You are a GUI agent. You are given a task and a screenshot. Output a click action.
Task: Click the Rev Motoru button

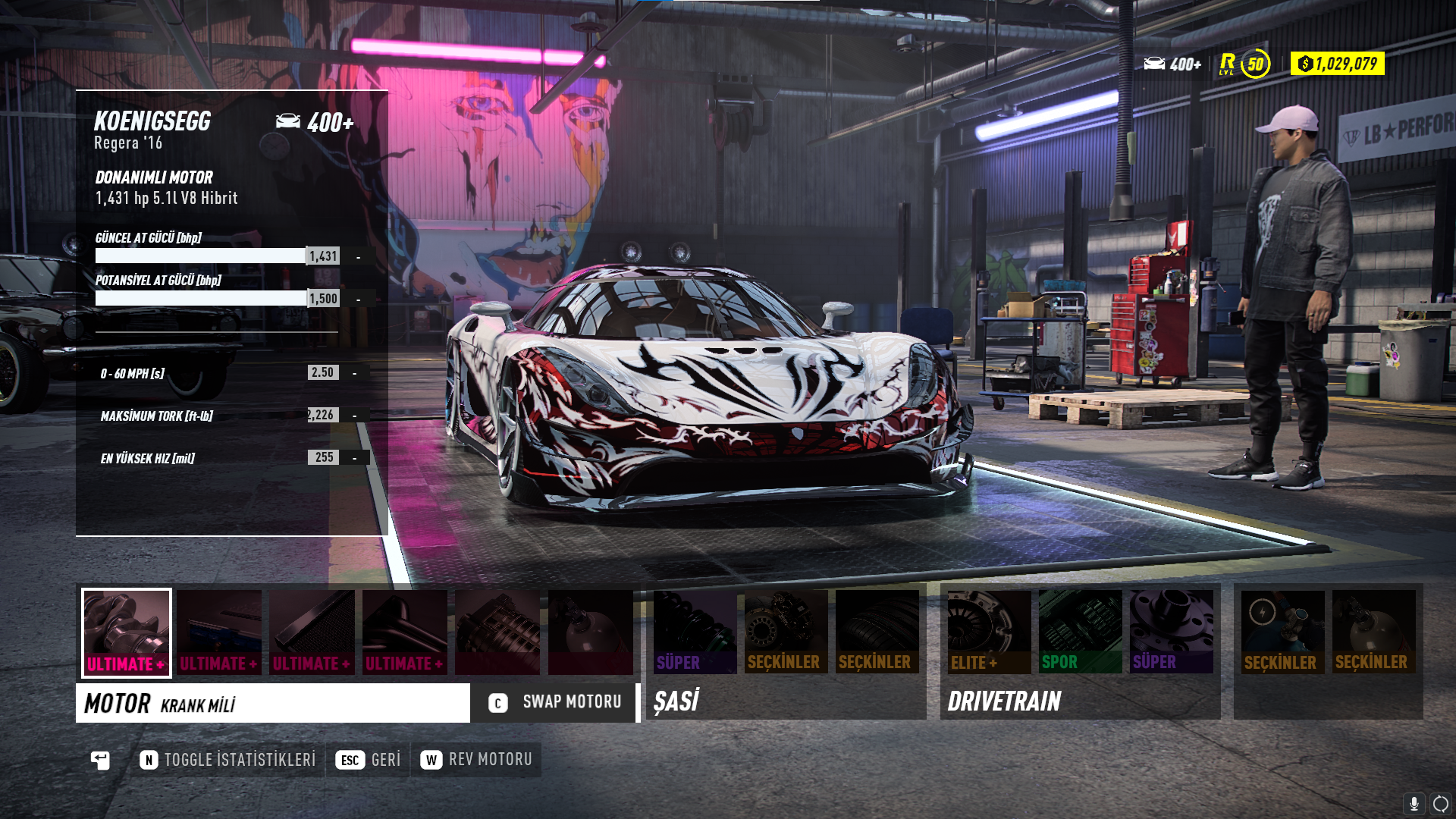[x=476, y=760]
